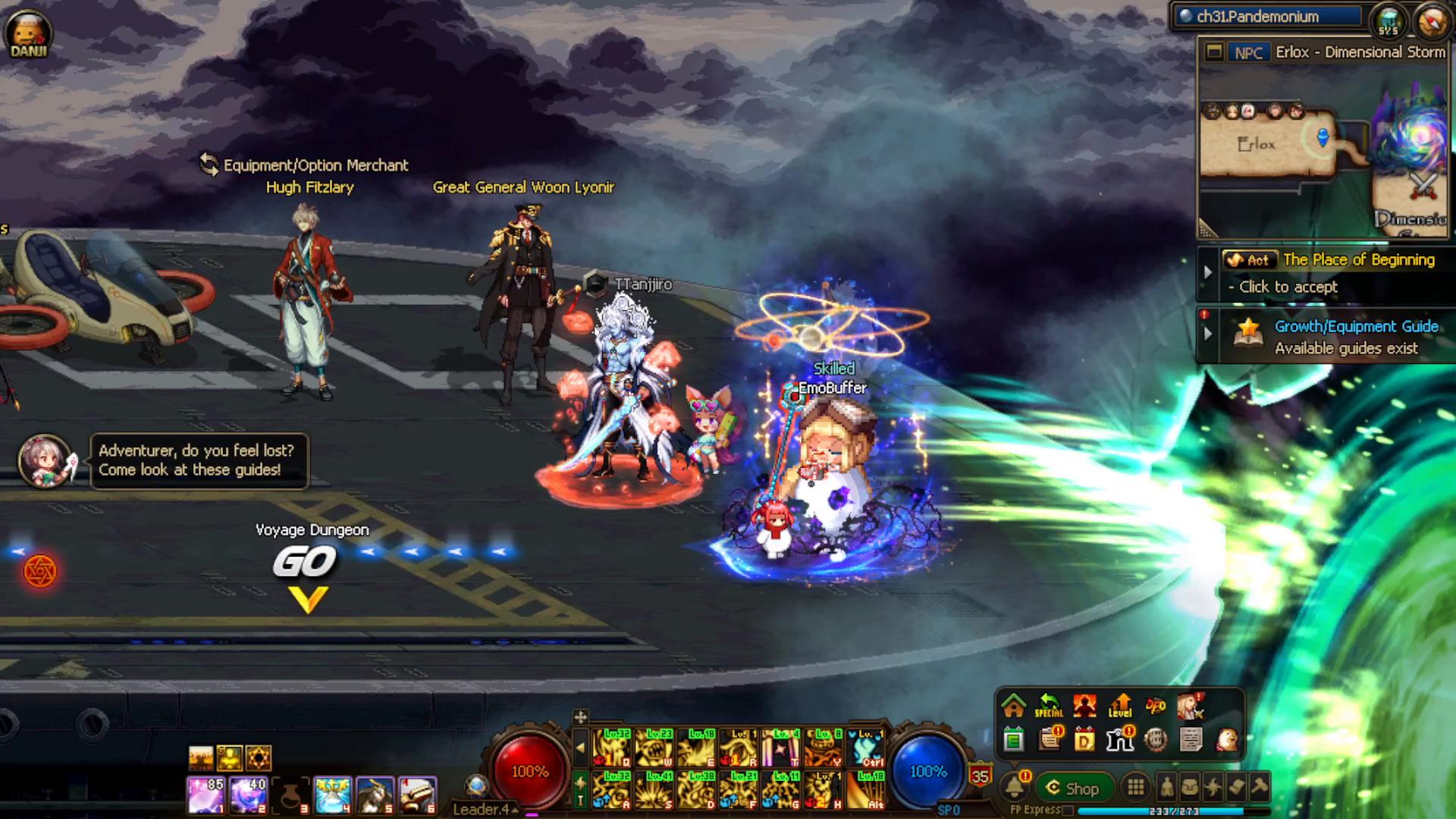Open the Special event icon
1456x819 pixels.
point(1049,706)
